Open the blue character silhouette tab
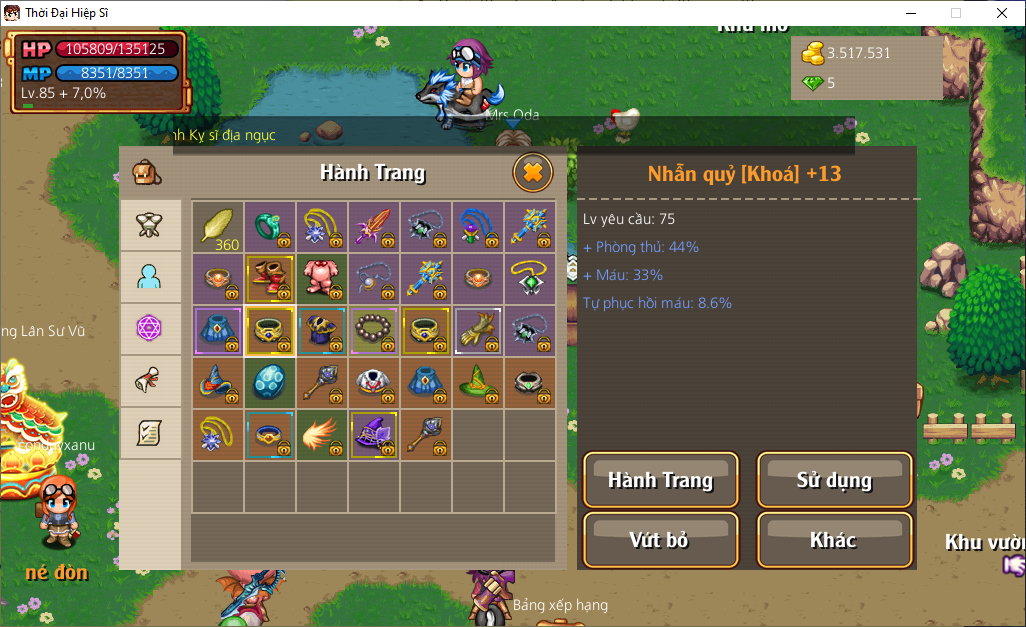1026x627 pixels. coord(150,277)
